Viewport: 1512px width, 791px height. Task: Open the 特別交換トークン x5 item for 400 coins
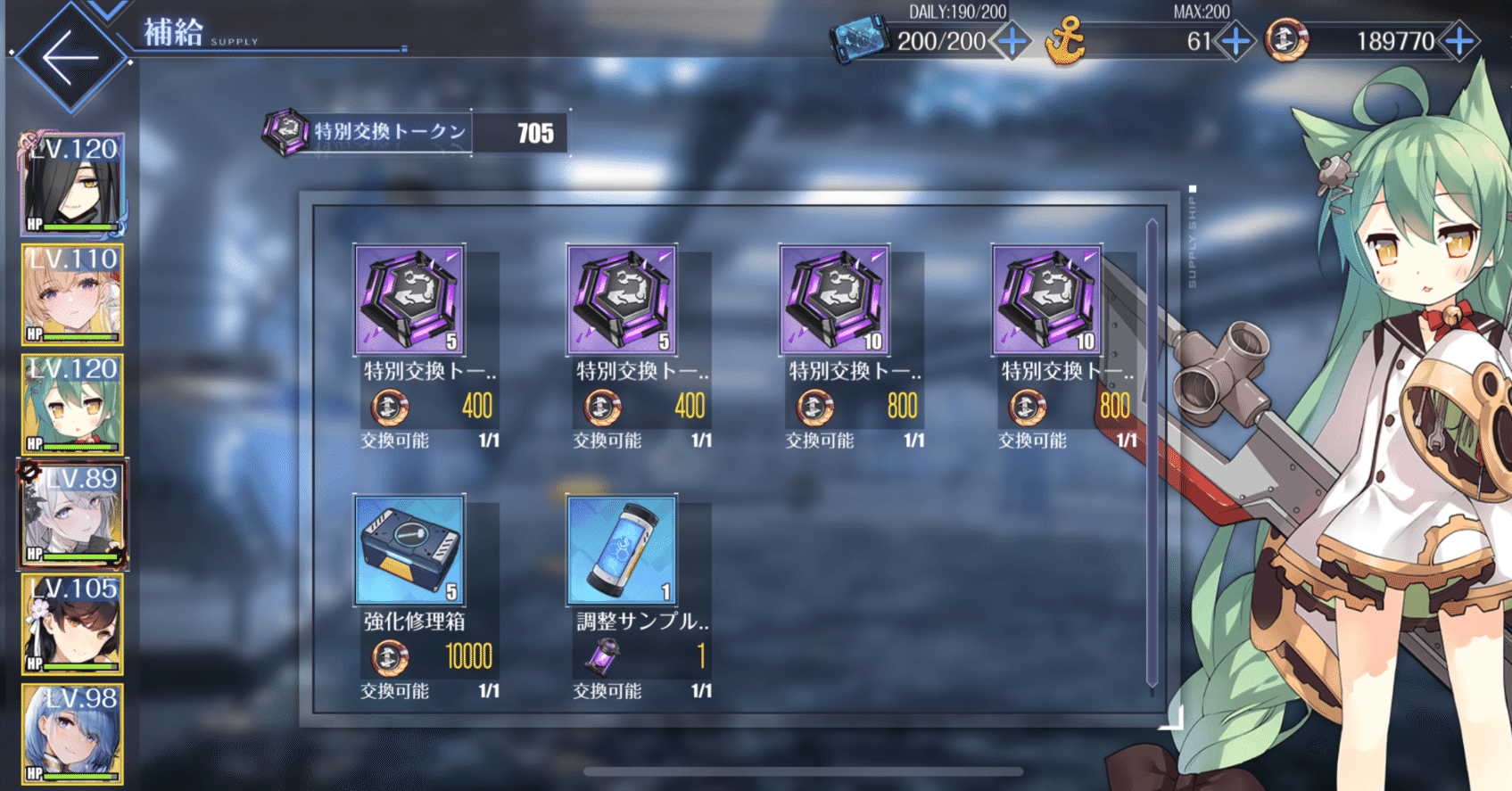(409, 299)
